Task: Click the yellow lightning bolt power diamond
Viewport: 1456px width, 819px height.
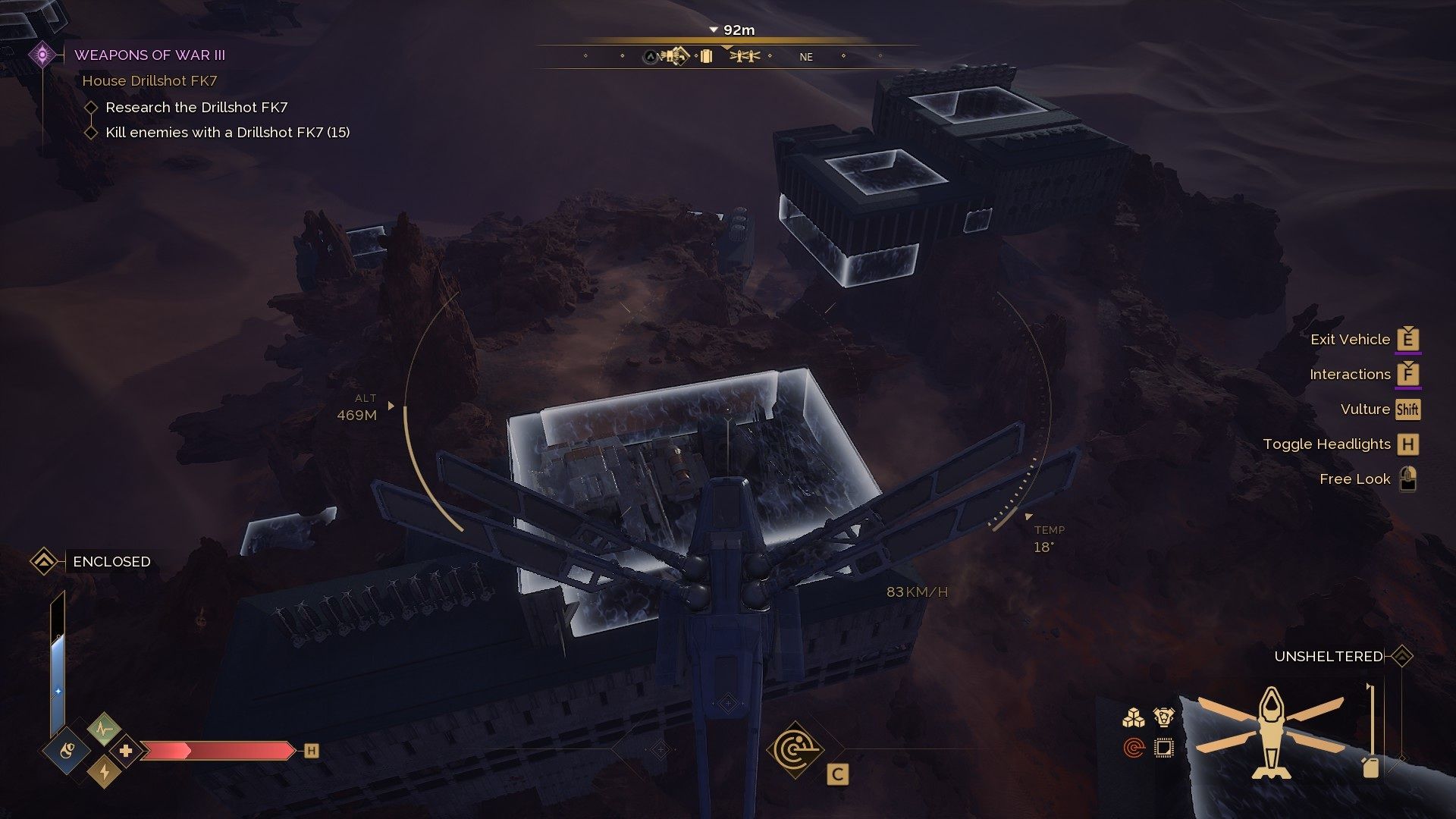Action: 105,772
